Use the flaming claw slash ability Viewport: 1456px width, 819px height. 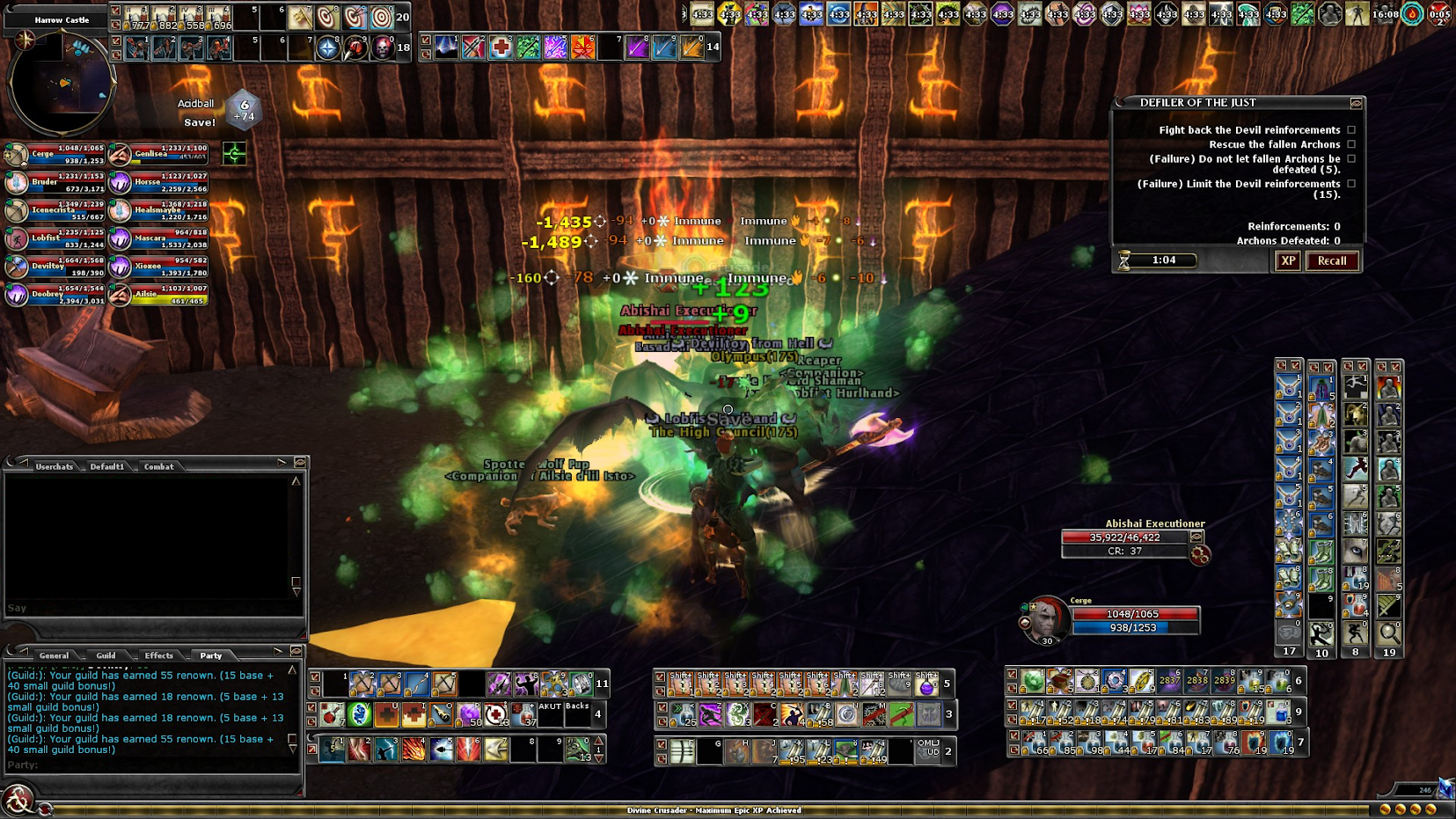click(413, 749)
